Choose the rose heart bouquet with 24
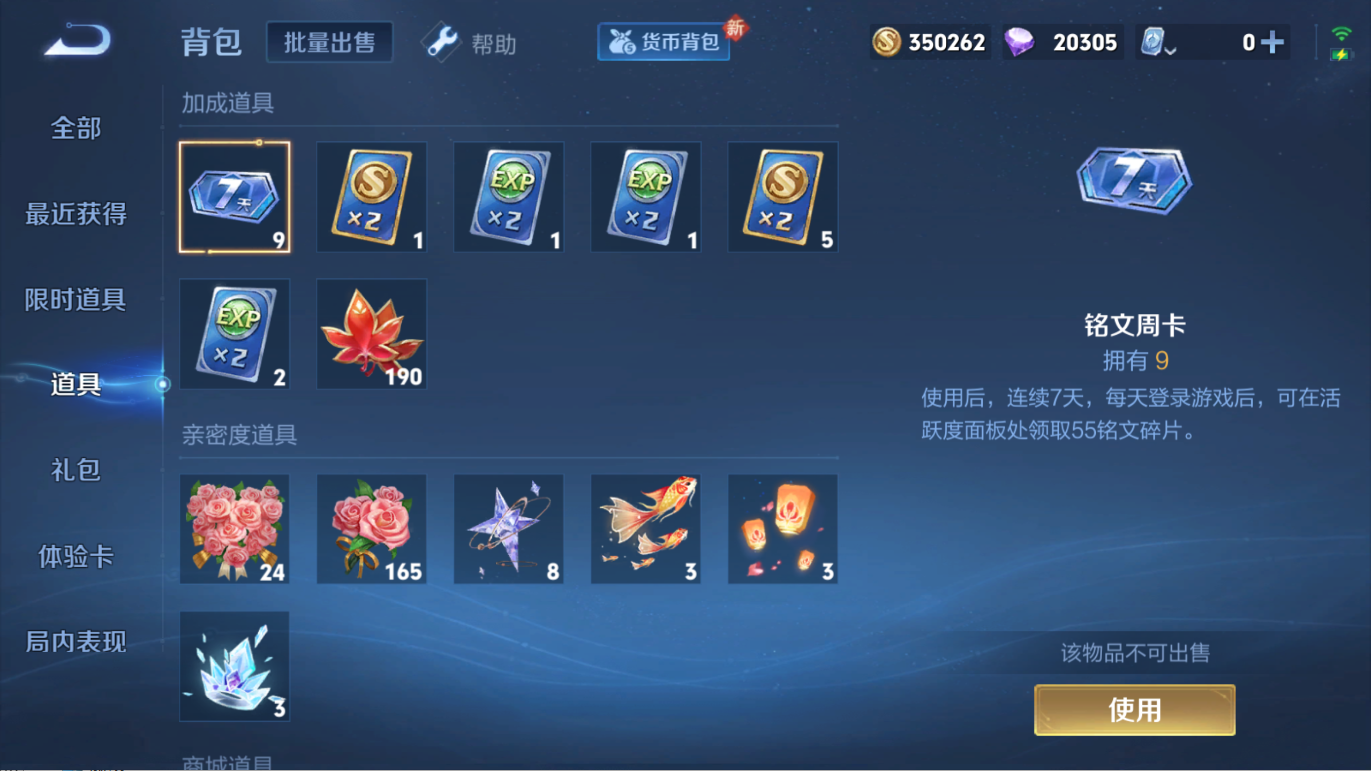This screenshot has height=771, width=1371. point(235,529)
